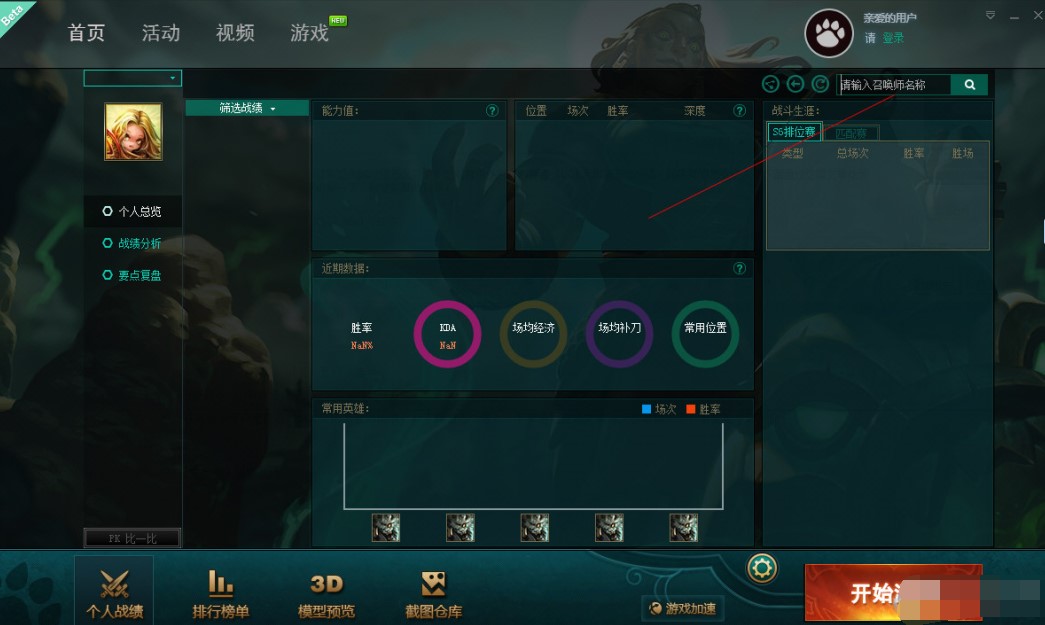
Task: Click the share icon button
Action: pos(770,85)
